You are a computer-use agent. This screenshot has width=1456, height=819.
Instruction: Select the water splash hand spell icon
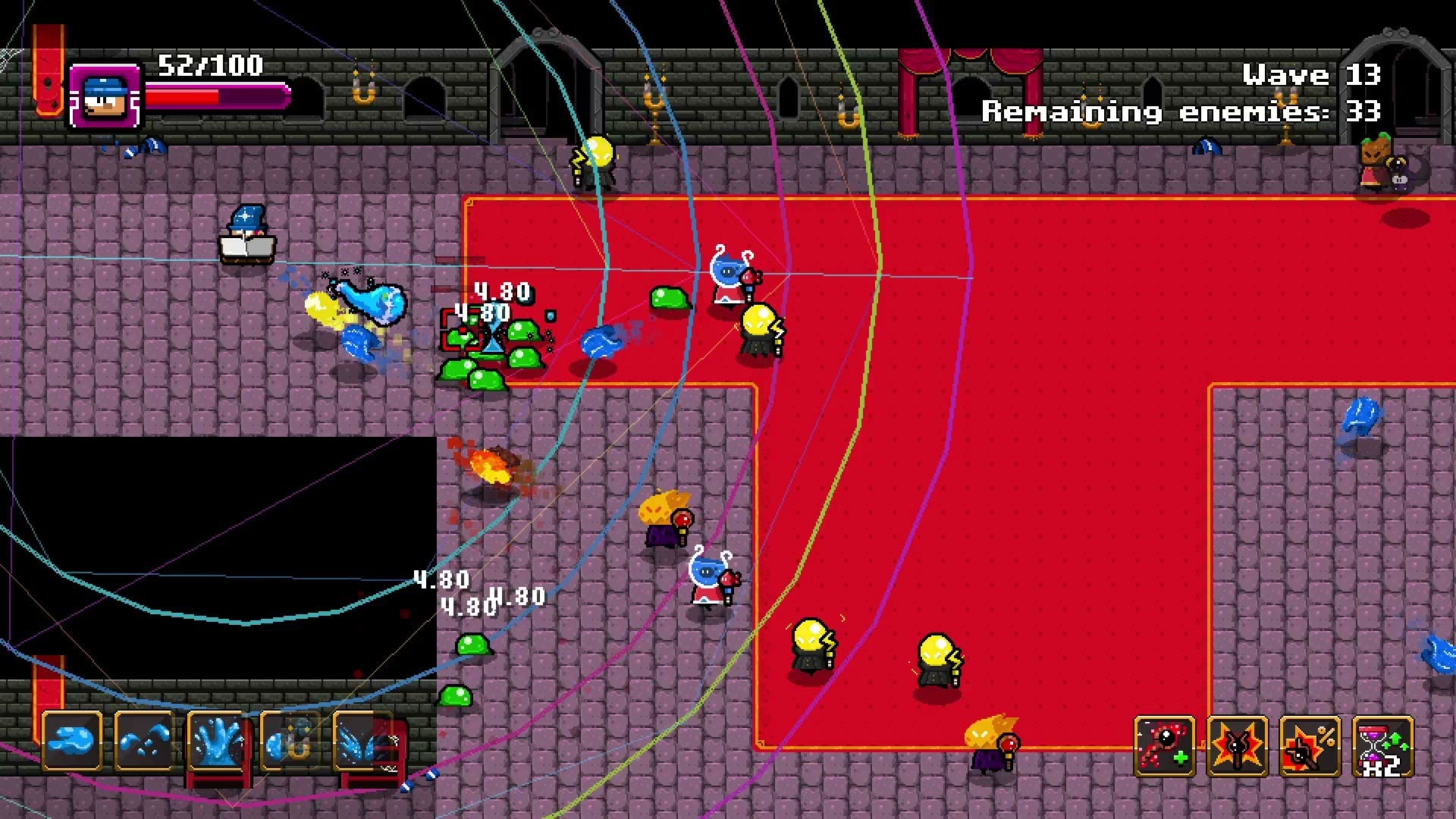click(218, 741)
